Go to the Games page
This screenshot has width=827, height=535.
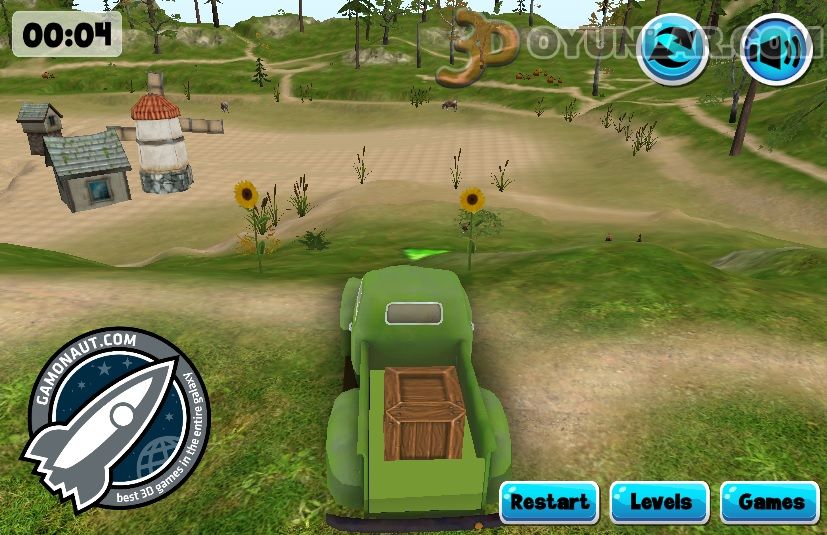tap(770, 502)
